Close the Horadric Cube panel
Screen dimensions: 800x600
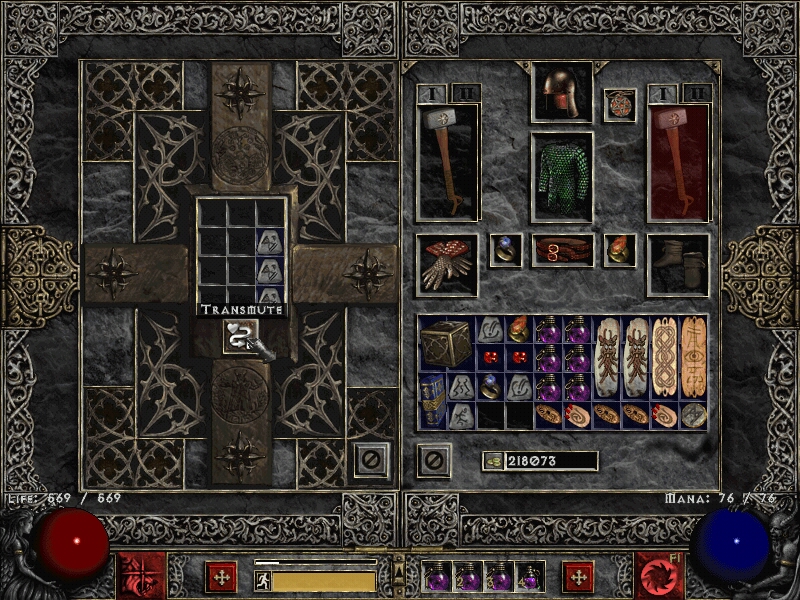(x=371, y=459)
